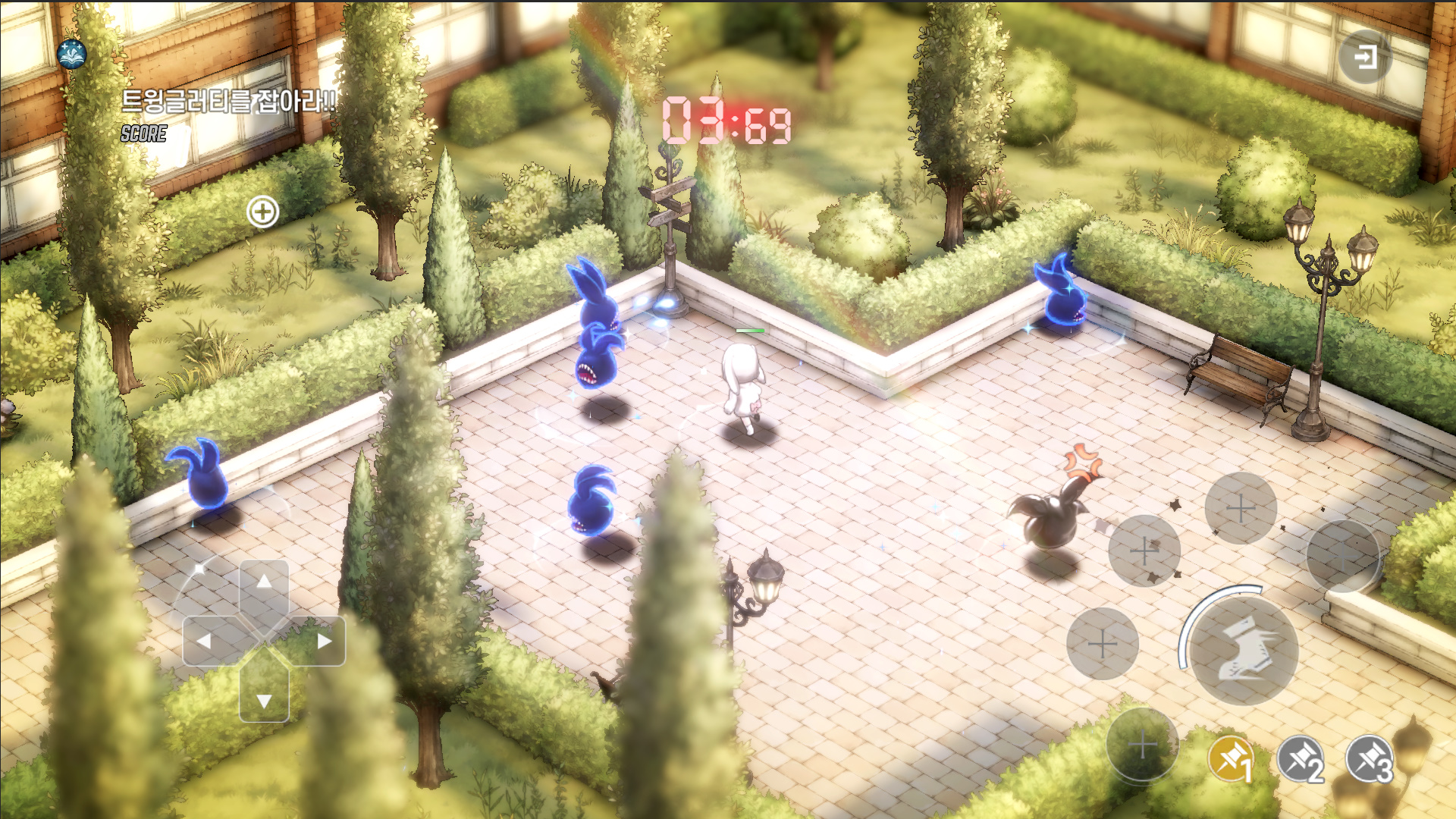The width and height of the screenshot is (1456, 819).
Task: Expand the circled plus under SCORE
Action: pyautogui.click(x=263, y=212)
